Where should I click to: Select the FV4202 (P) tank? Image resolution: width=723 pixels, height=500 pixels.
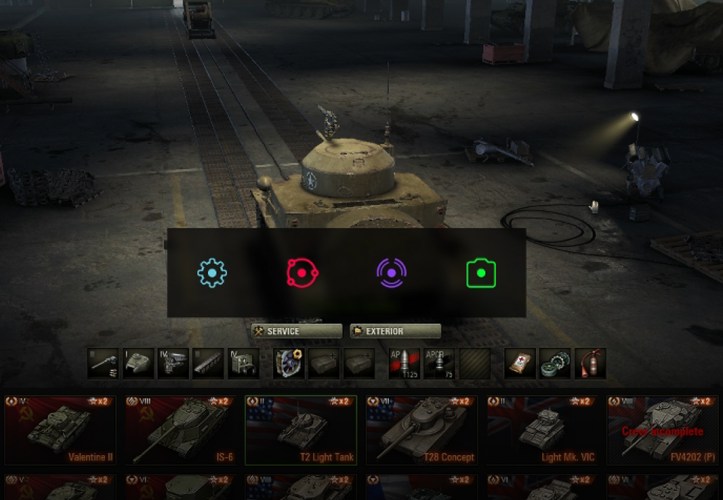pyautogui.click(x=663, y=430)
